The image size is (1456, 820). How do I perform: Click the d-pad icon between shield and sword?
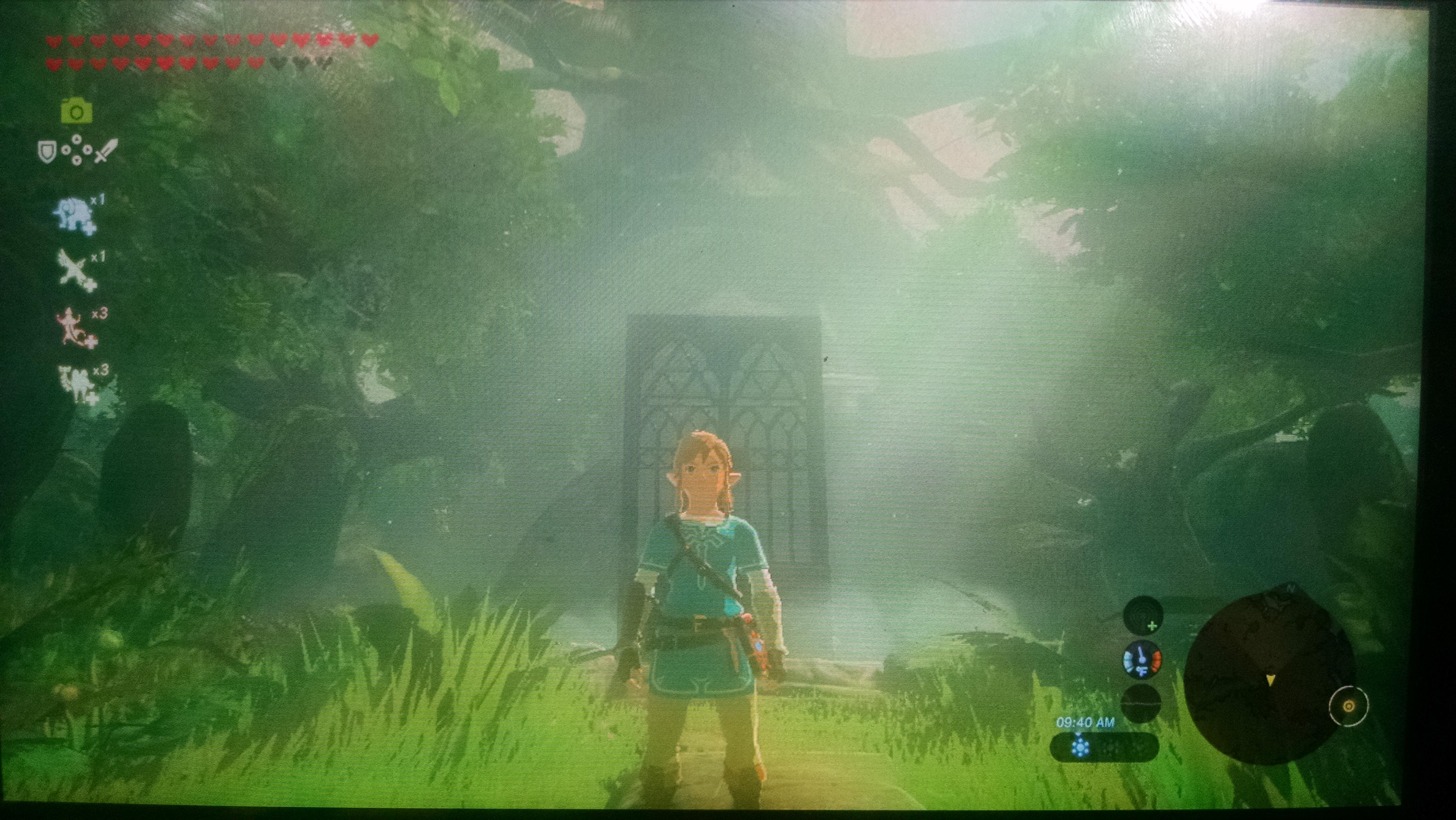point(78,149)
